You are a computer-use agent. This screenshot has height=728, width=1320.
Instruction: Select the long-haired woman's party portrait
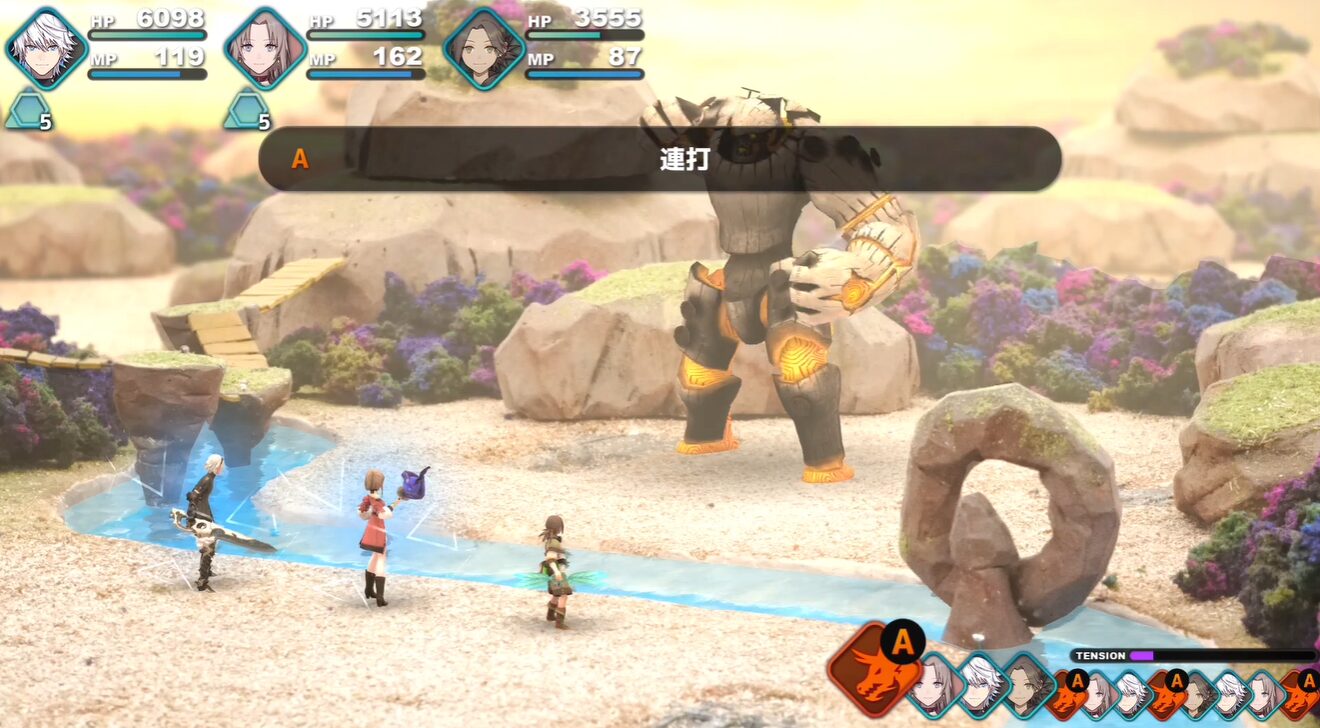(265, 49)
